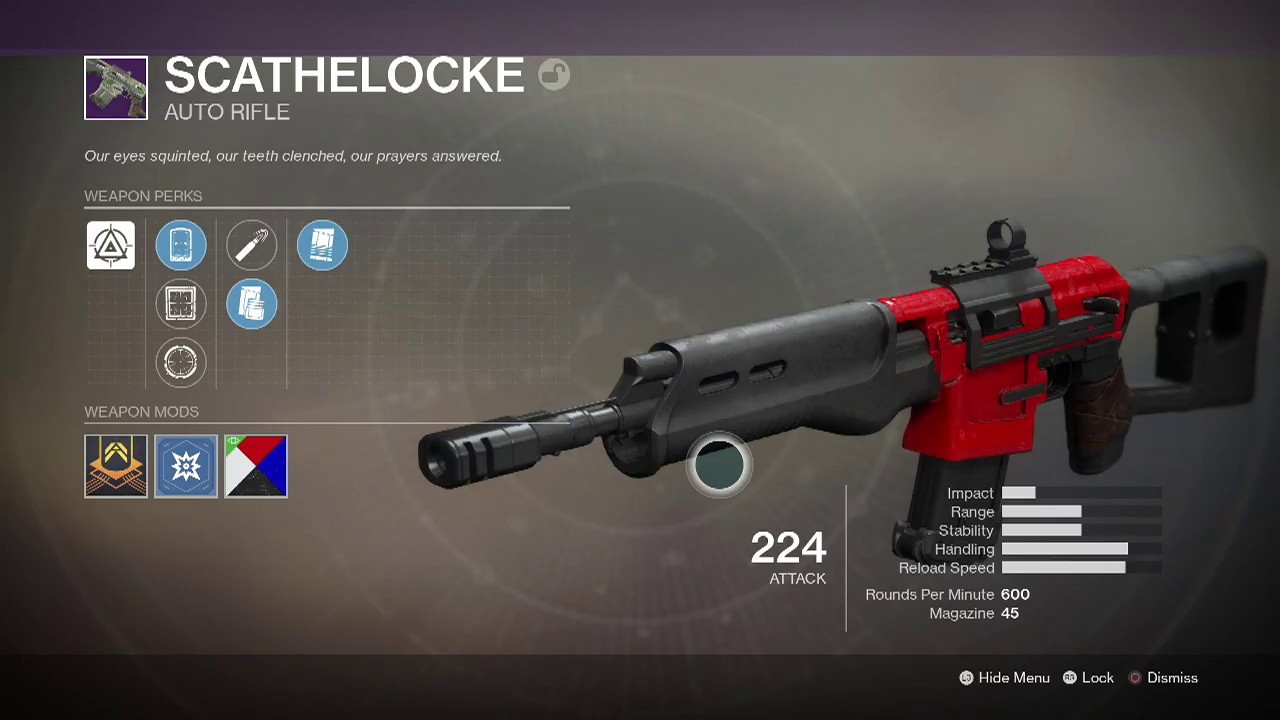
Task: Click the Scathelocke weapon thumbnail
Action: point(116,88)
